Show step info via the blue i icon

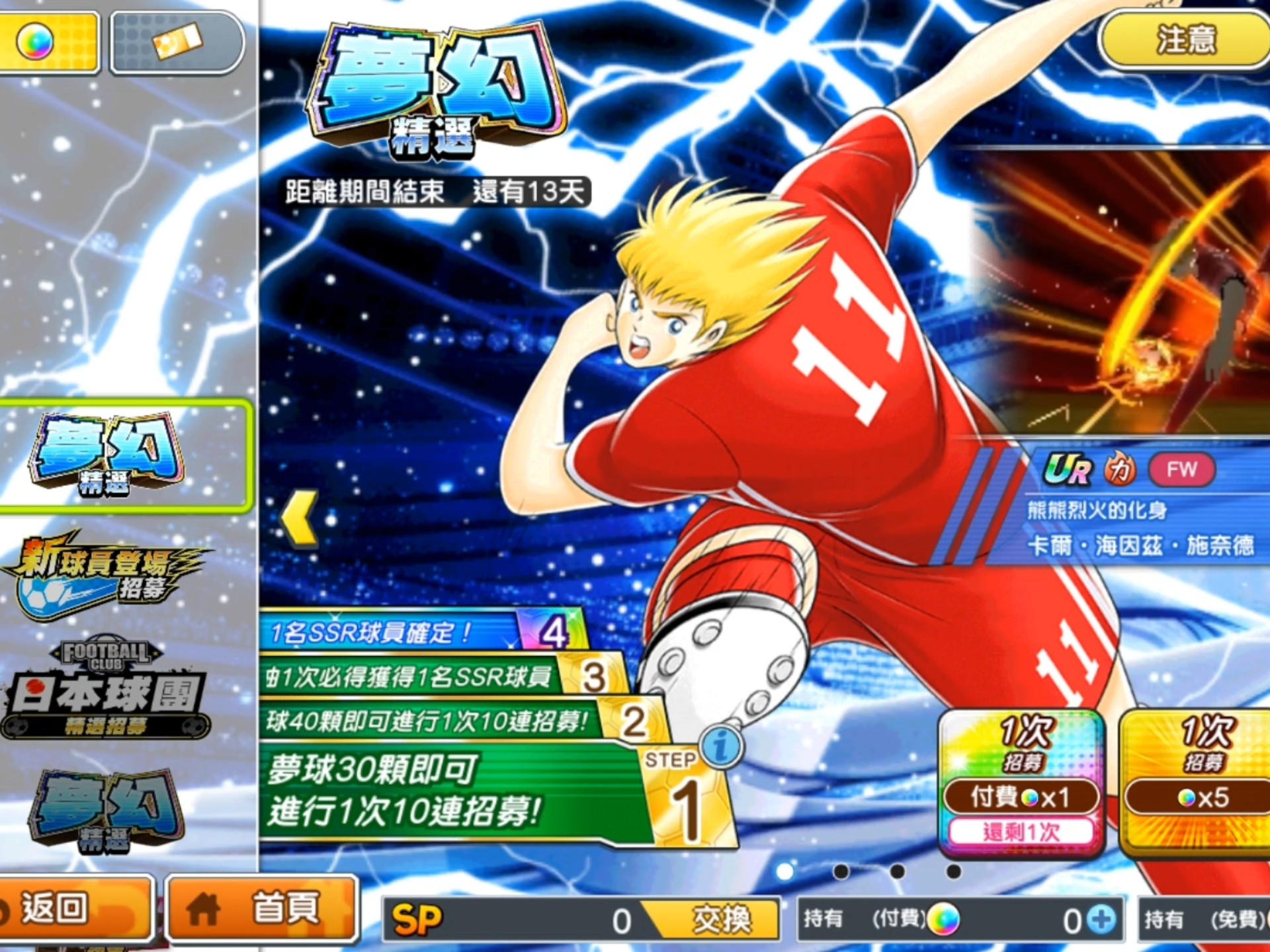pos(722,746)
